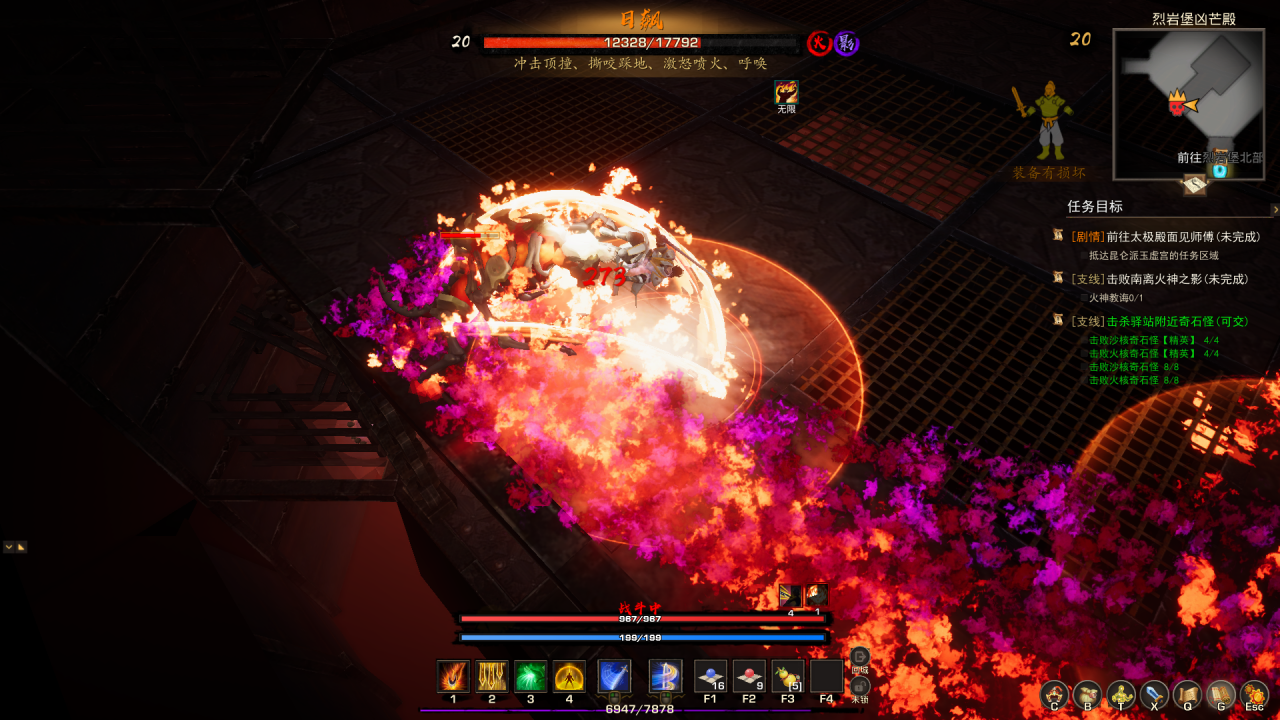Viewport: 1280px width, 720px height.
Task: Open the golden body talent icon
Action: pos(1121,694)
